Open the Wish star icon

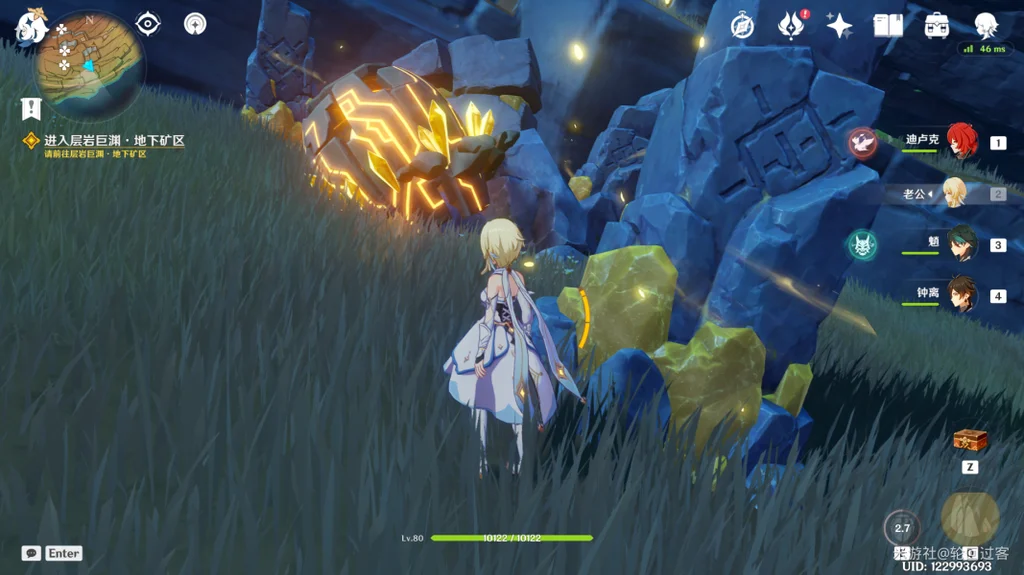(x=839, y=25)
